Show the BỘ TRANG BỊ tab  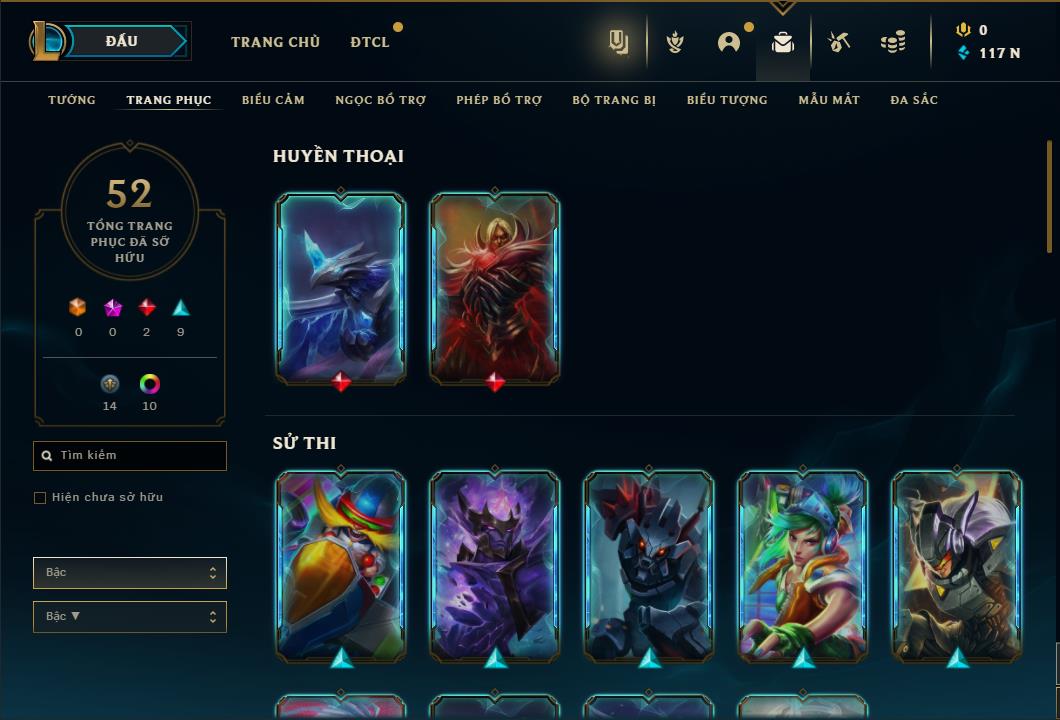pos(614,100)
